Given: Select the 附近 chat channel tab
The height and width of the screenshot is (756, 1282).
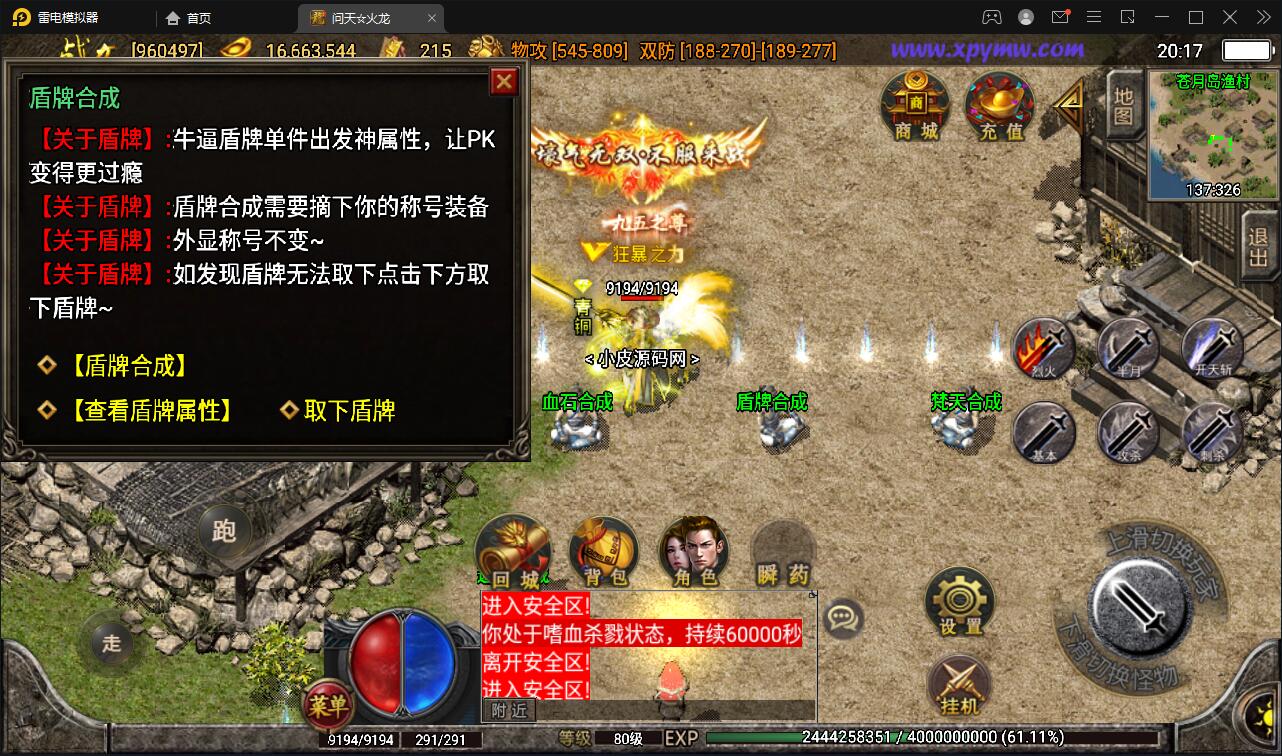Looking at the screenshot, I should [508, 711].
